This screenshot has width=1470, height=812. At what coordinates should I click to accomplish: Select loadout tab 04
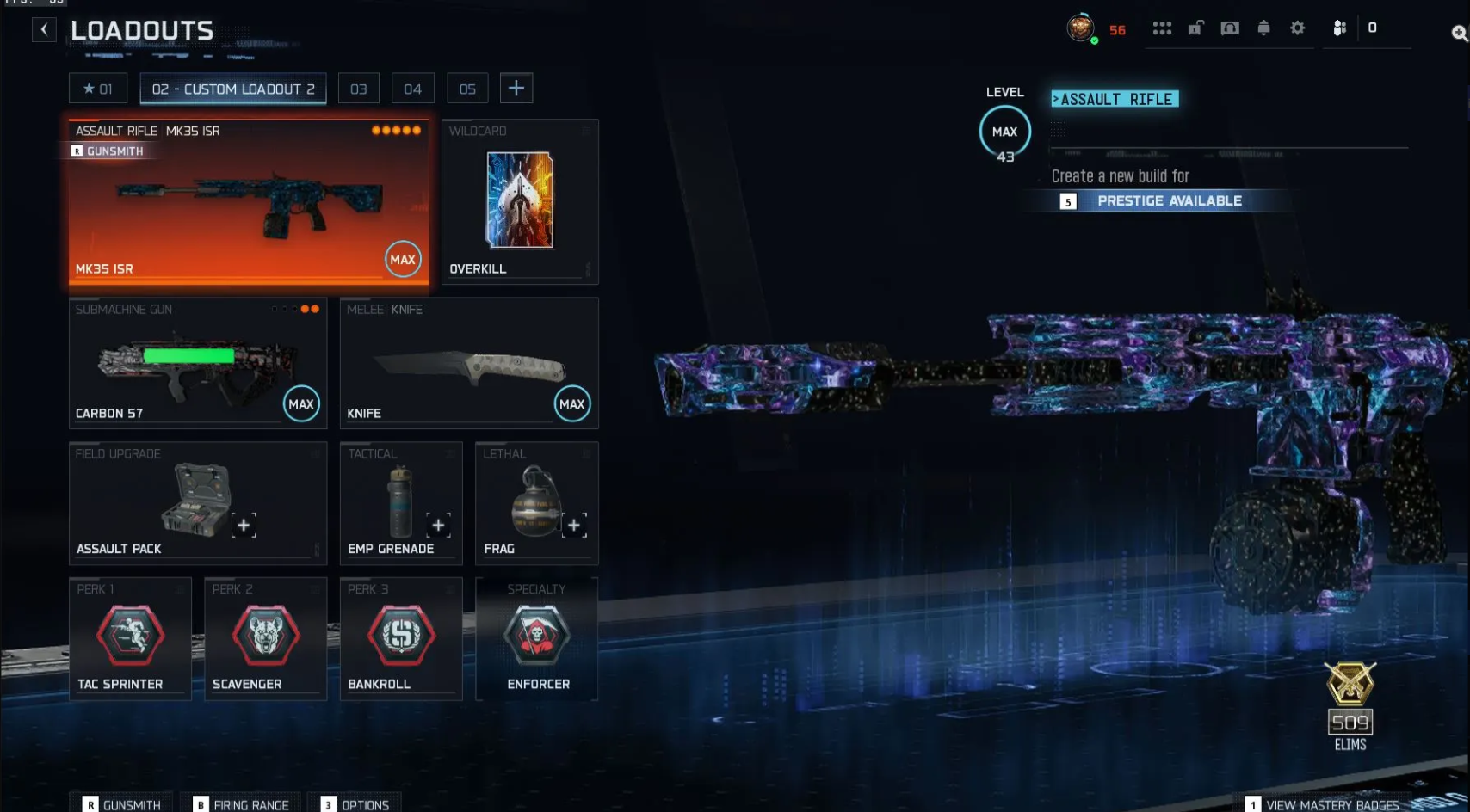(413, 88)
